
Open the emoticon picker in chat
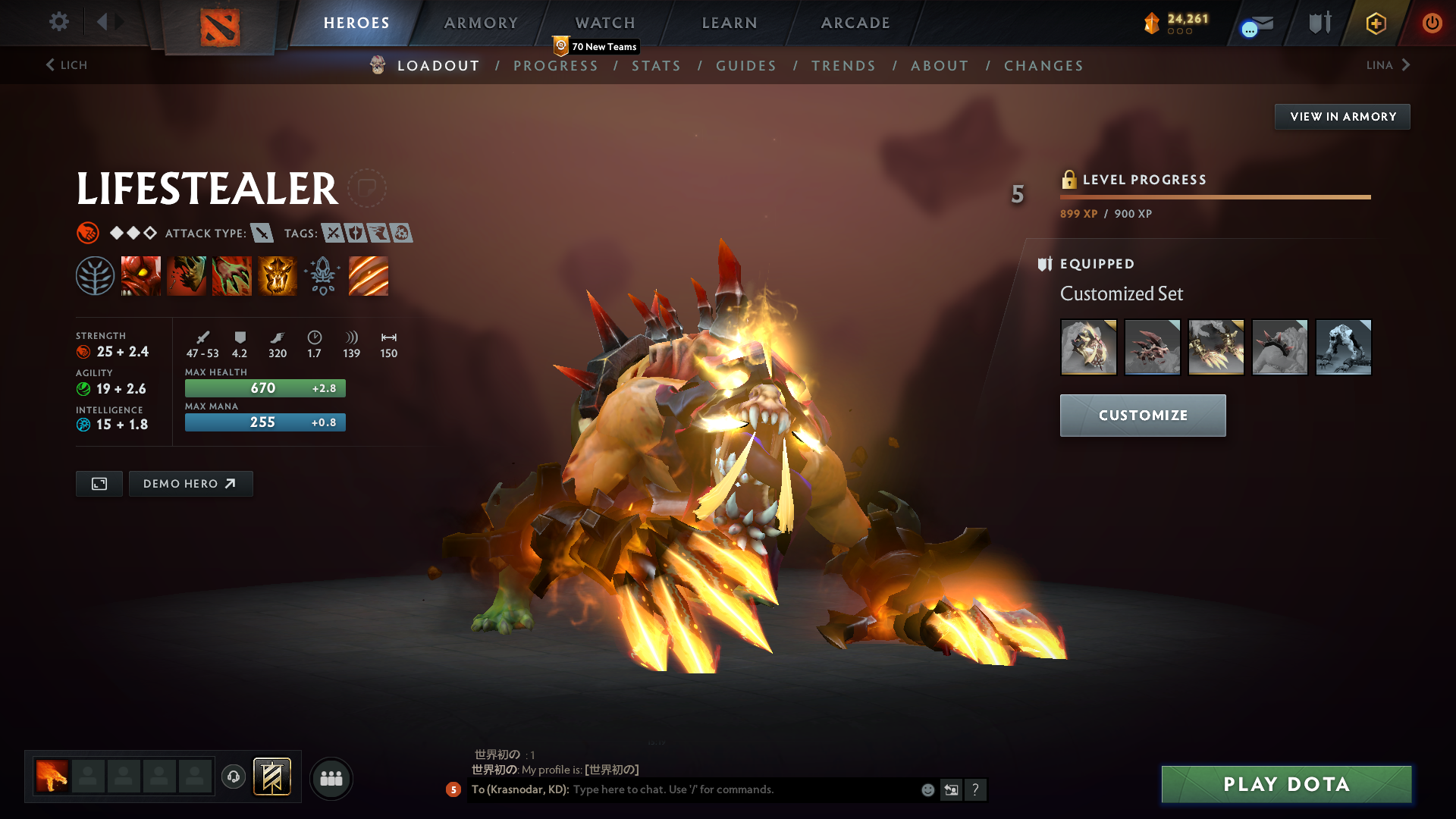click(x=927, y=789)
